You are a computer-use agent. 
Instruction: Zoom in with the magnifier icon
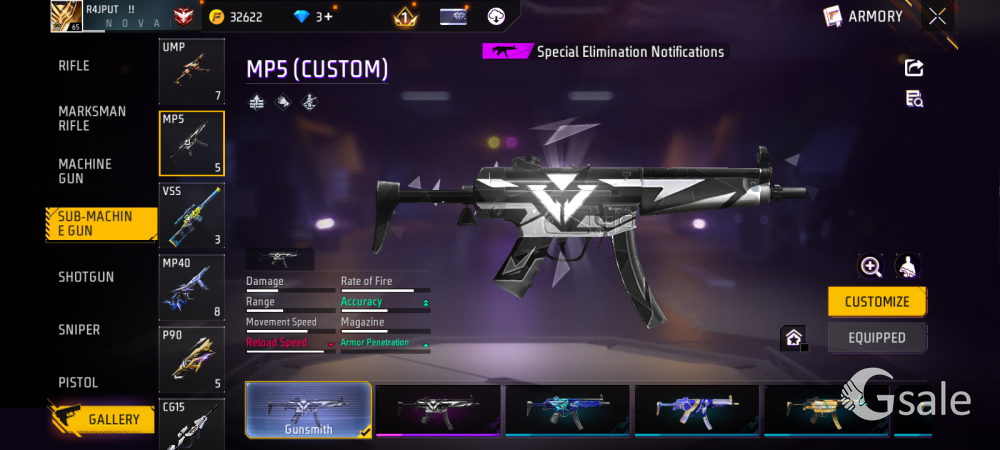click(x=871, y=266)
